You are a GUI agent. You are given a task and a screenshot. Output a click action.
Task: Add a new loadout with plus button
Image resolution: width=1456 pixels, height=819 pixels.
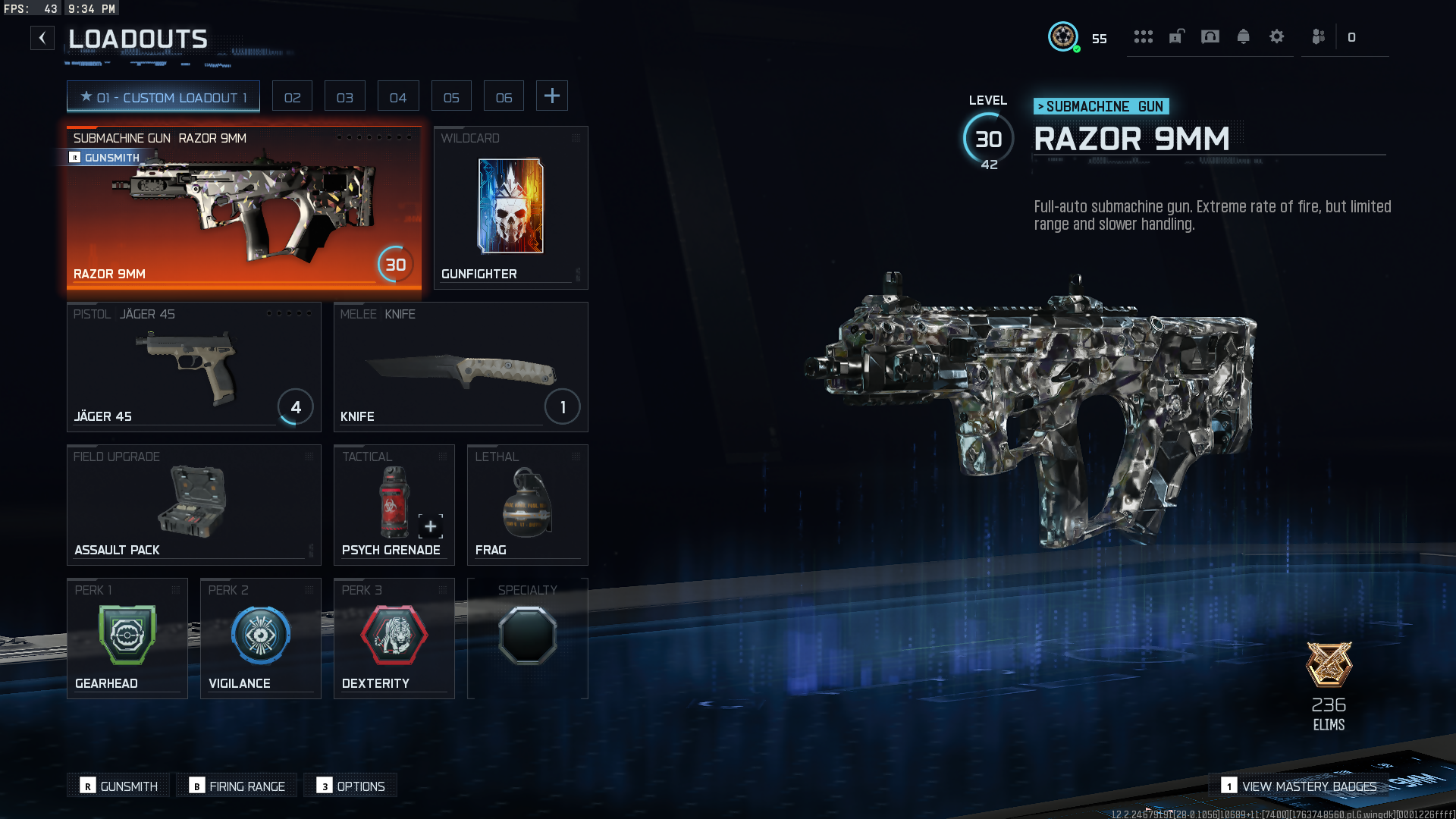(x=552, y=96)
